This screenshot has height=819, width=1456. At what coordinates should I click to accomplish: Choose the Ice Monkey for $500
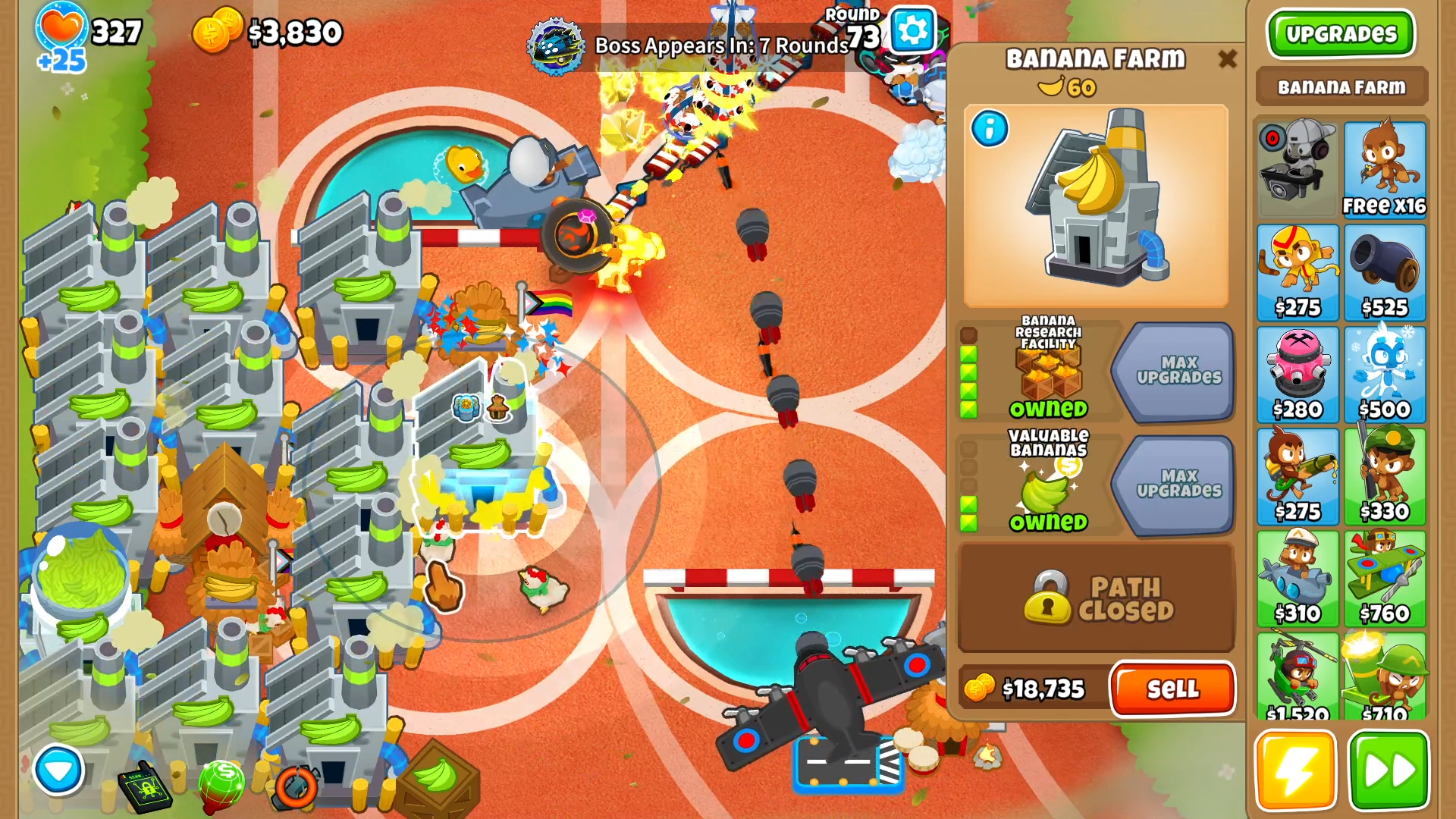click(x=1384, y=374)
